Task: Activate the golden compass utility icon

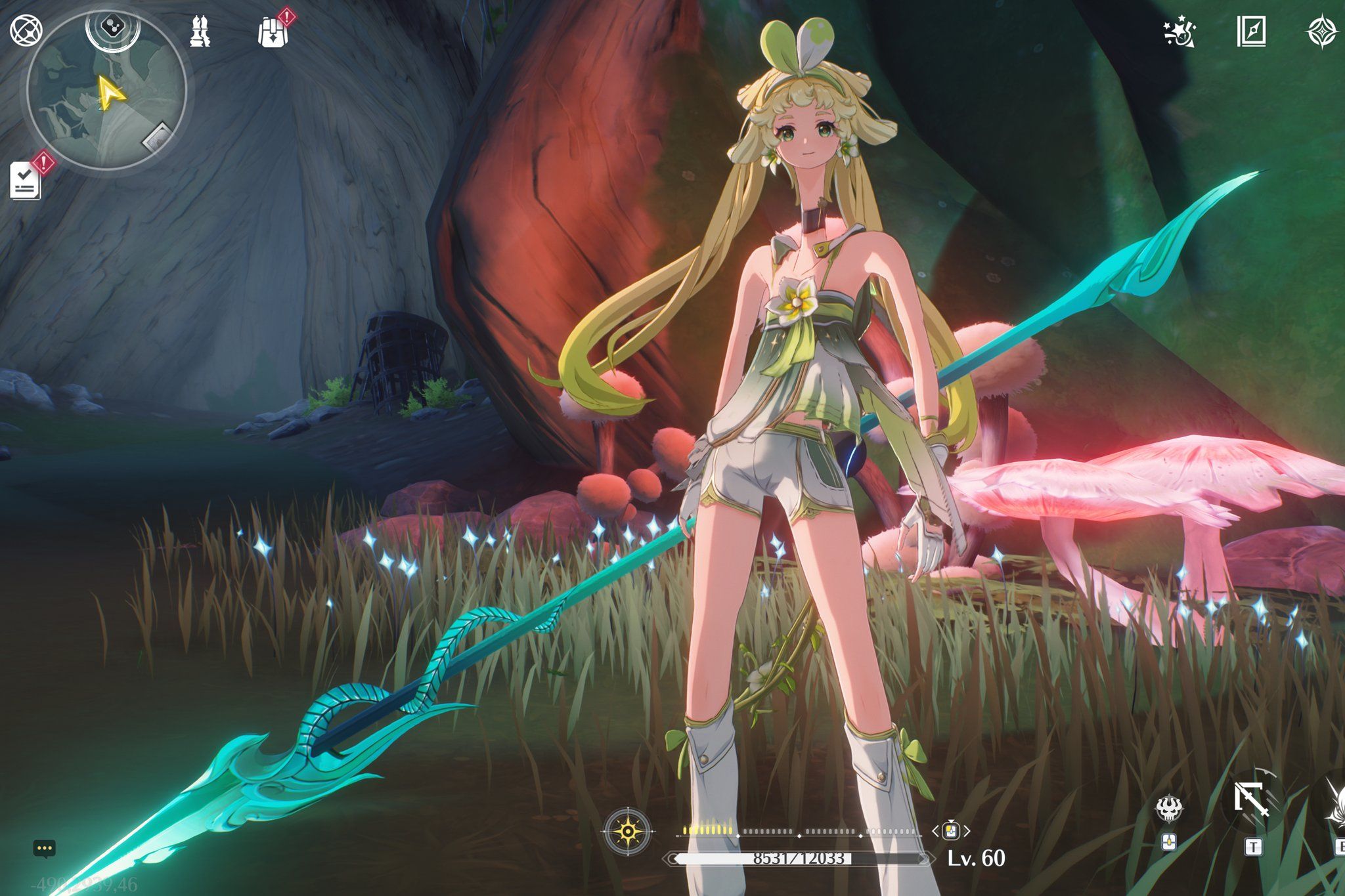Action: [x=628, y=832]
